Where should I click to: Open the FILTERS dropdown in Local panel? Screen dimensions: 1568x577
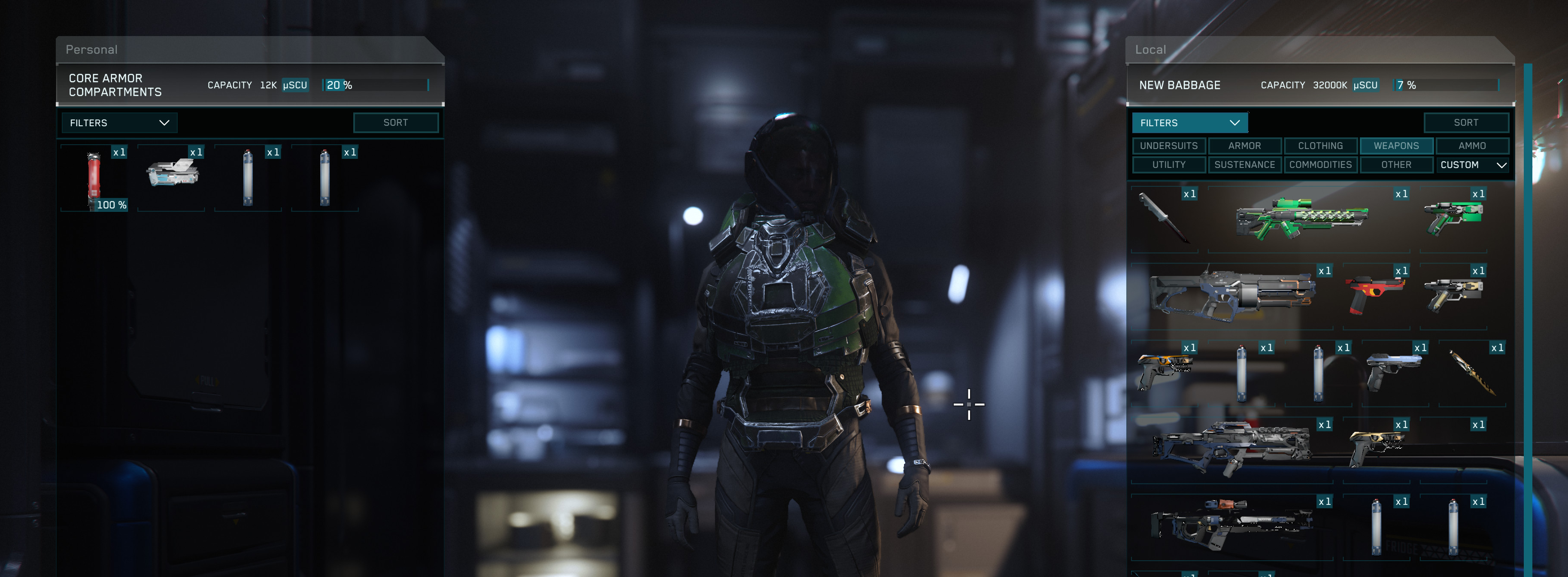pyautogui.click(x=1191, y=122)
